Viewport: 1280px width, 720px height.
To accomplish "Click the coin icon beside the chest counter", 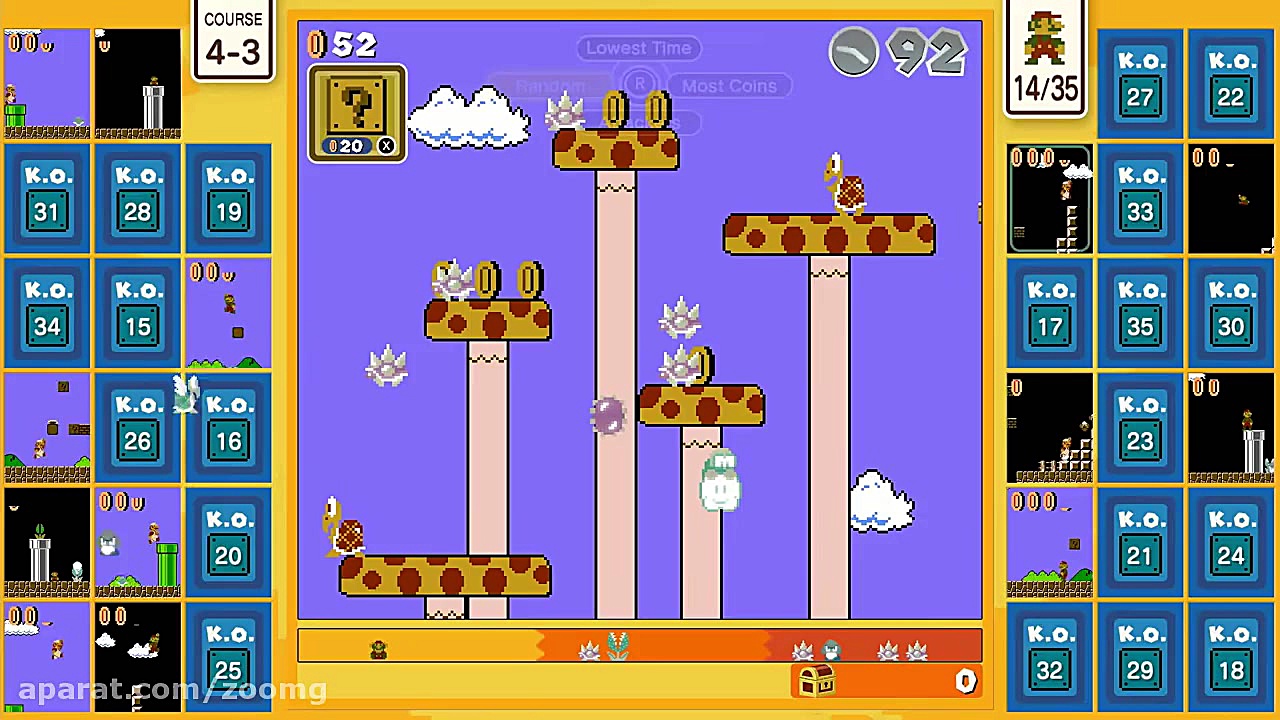I will pos(964,681).
